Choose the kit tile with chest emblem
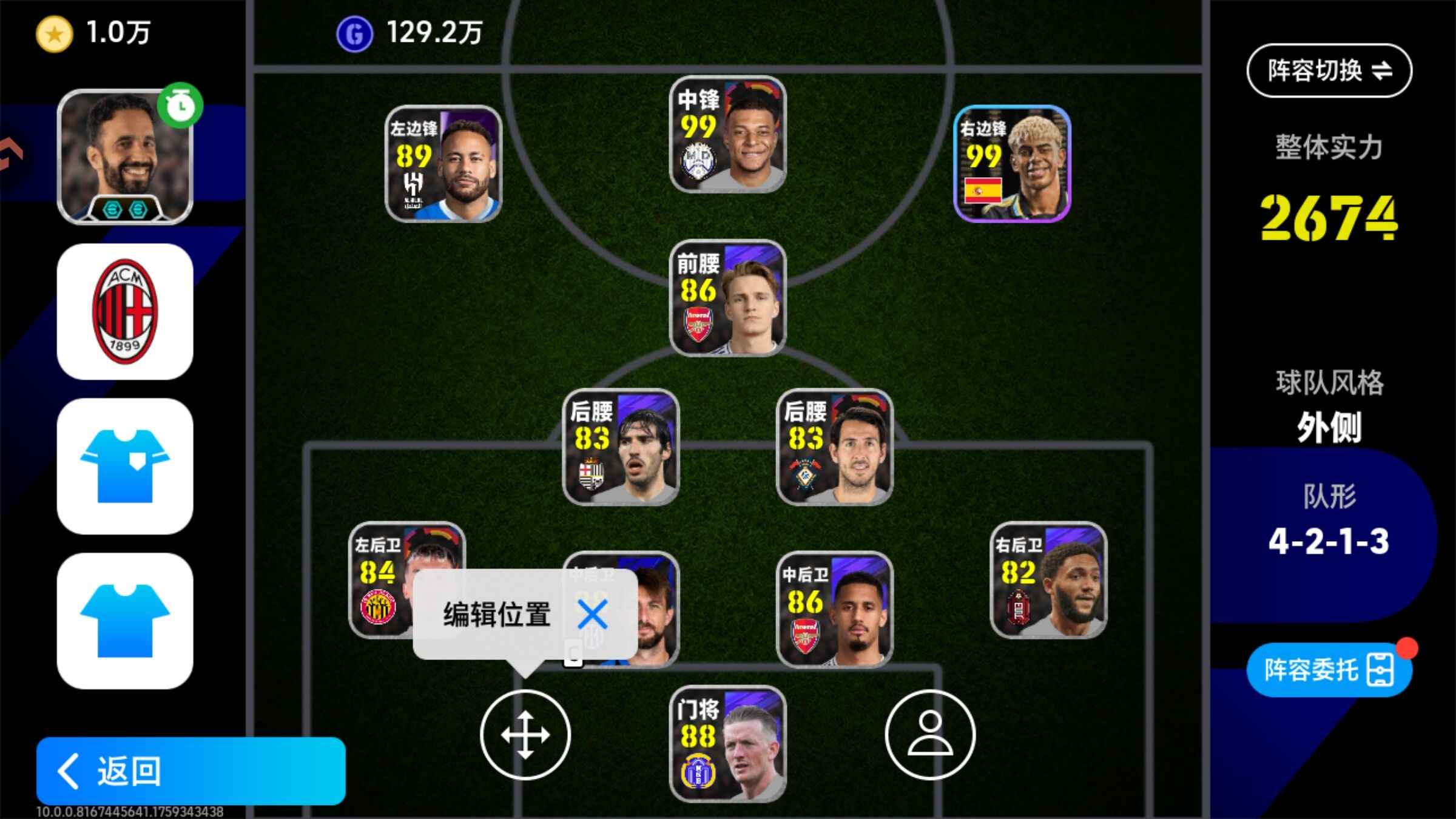 tap(125, 466)
